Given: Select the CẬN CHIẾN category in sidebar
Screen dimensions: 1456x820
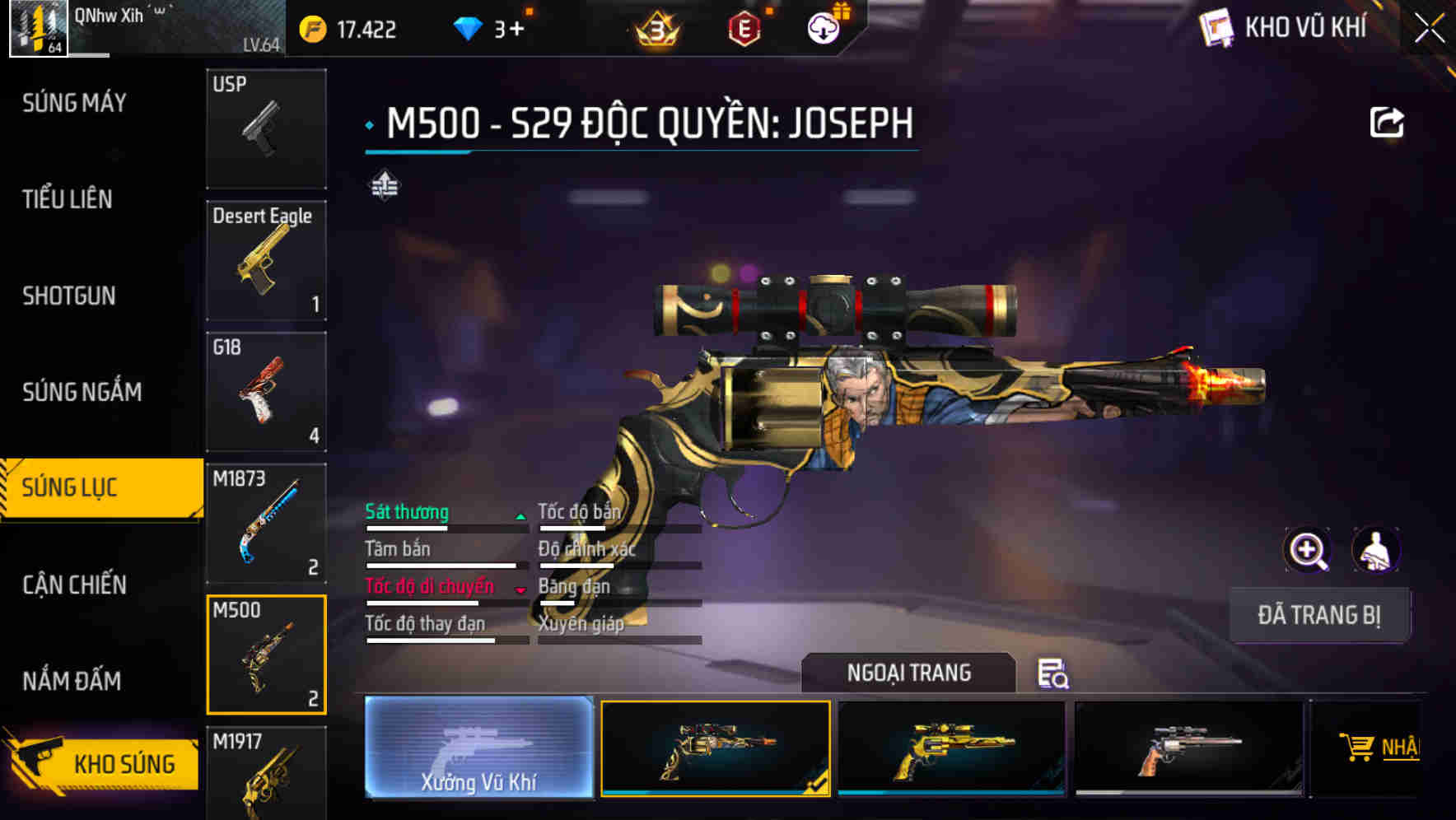Looking at the screenshot, I should click(x=72, y=585).
